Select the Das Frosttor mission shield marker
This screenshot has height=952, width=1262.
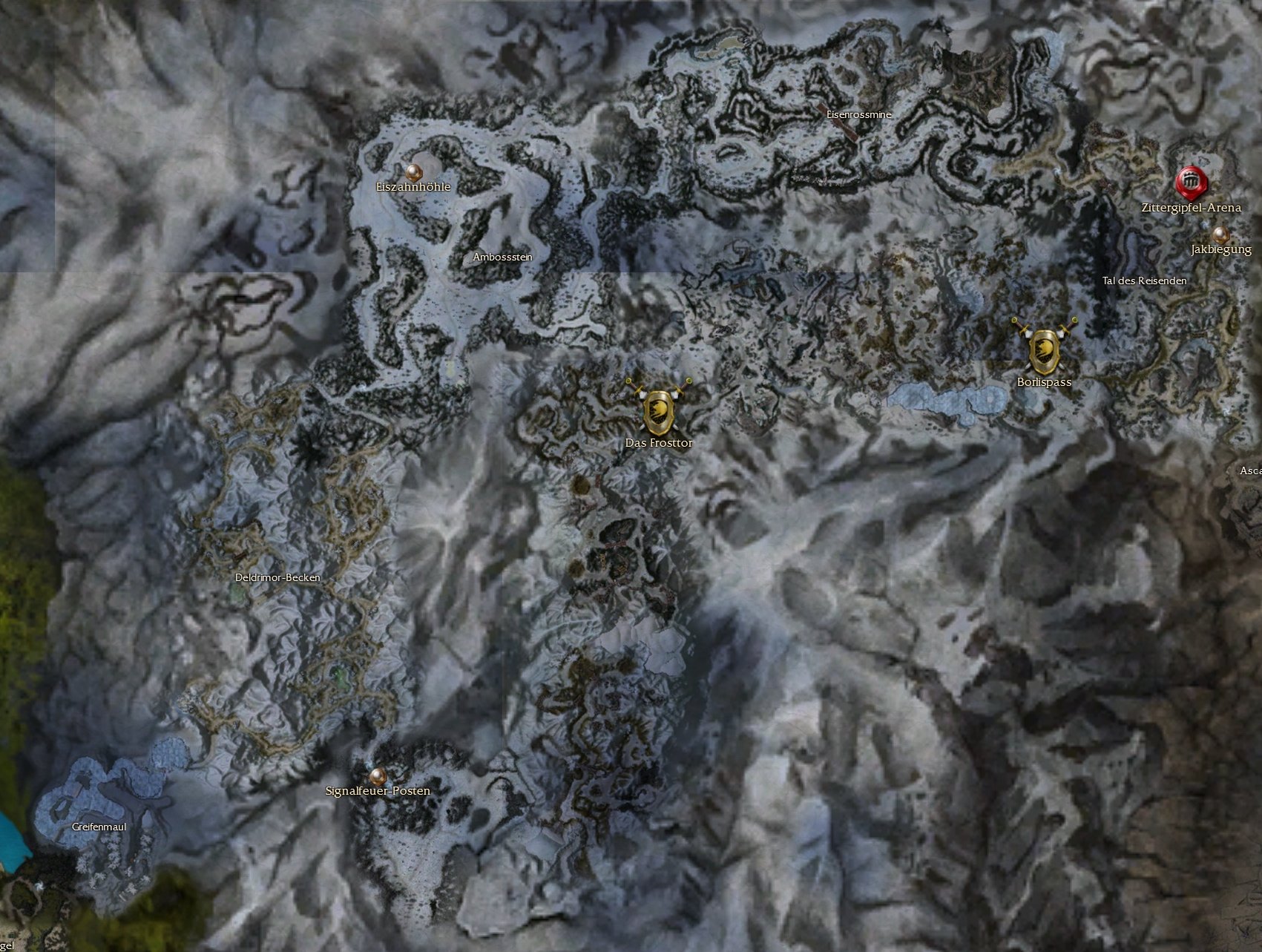point(659,410)
